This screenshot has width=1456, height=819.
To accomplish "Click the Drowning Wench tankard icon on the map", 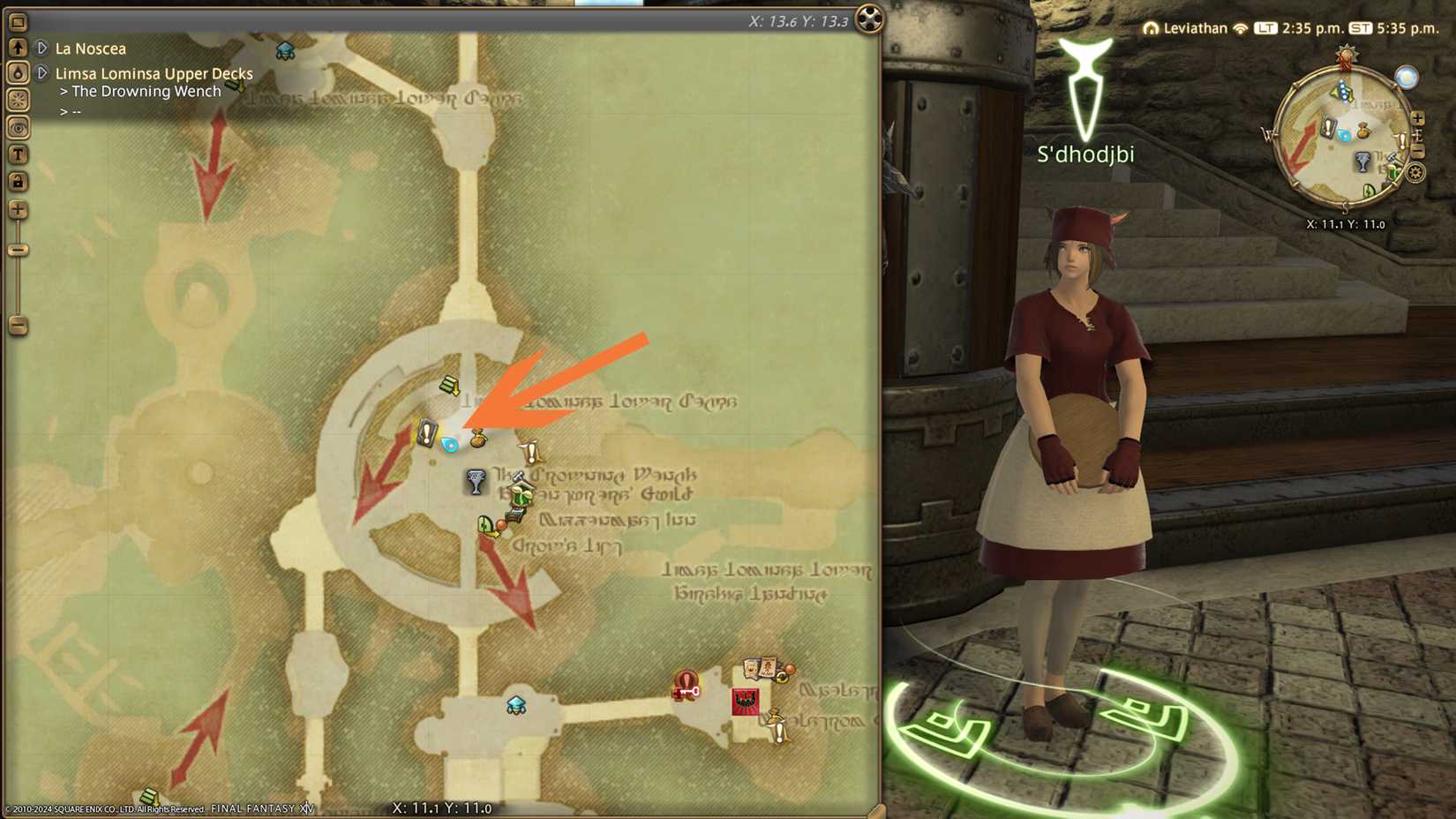I will click(x=475, y=479).
